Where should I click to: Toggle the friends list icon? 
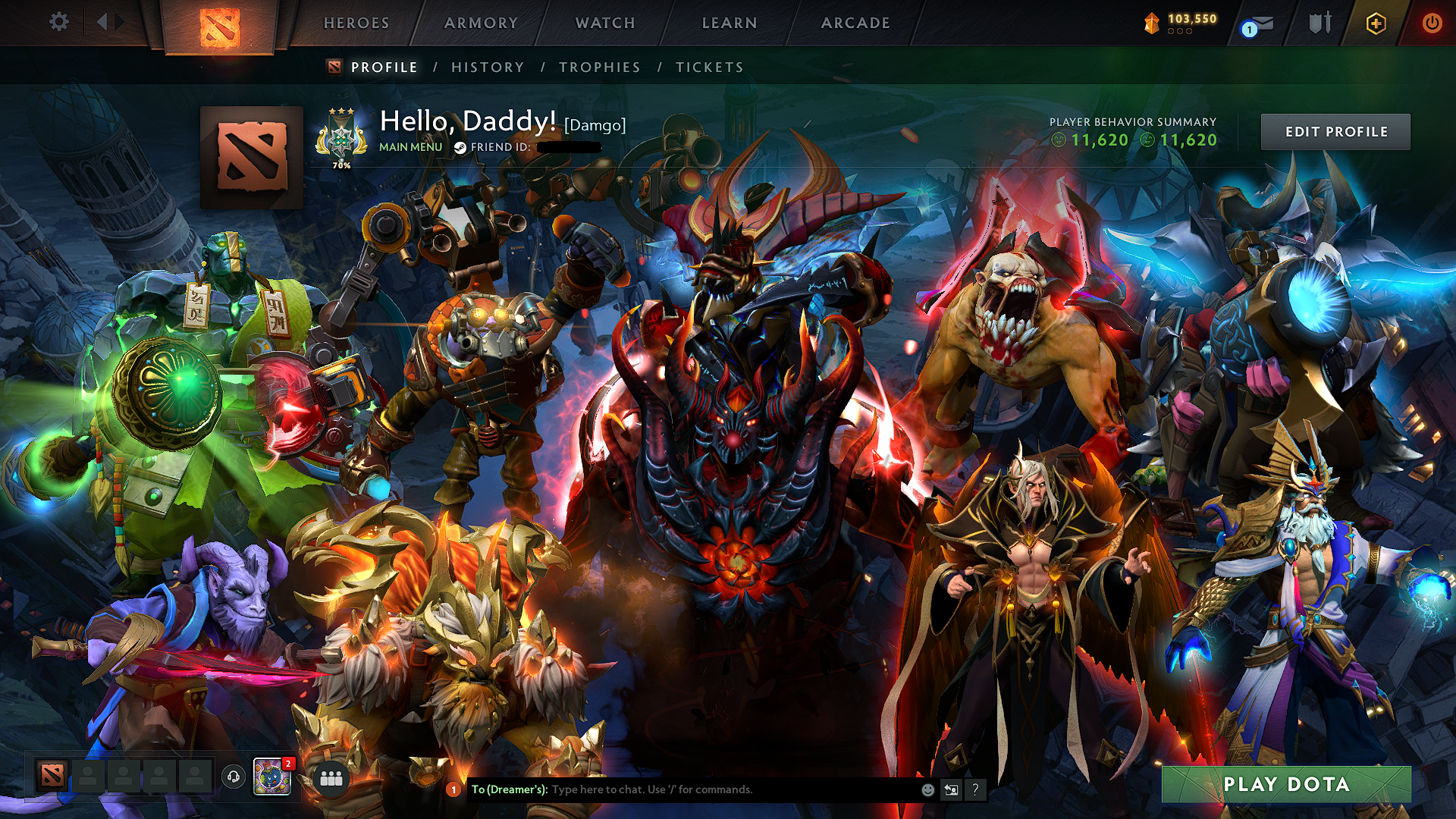coord(330,780)
